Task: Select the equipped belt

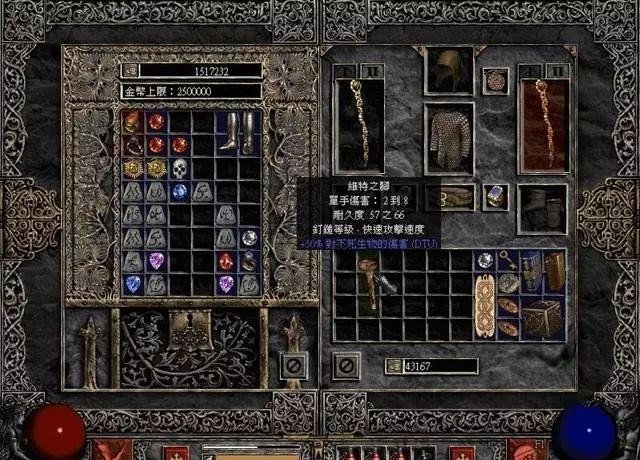Action: point(458,196)
